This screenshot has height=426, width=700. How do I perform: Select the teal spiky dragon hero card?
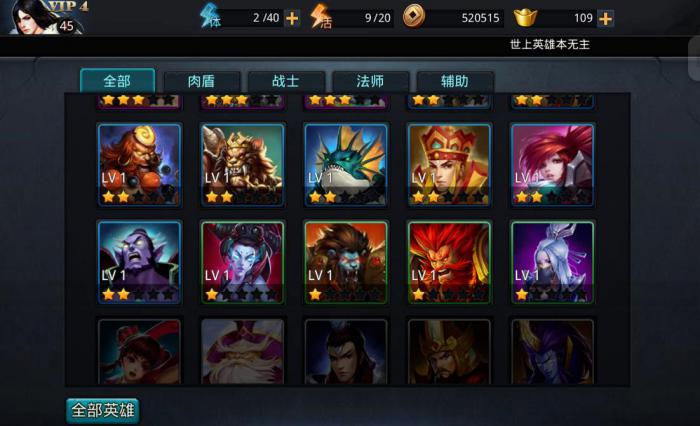tap(346, 164)
